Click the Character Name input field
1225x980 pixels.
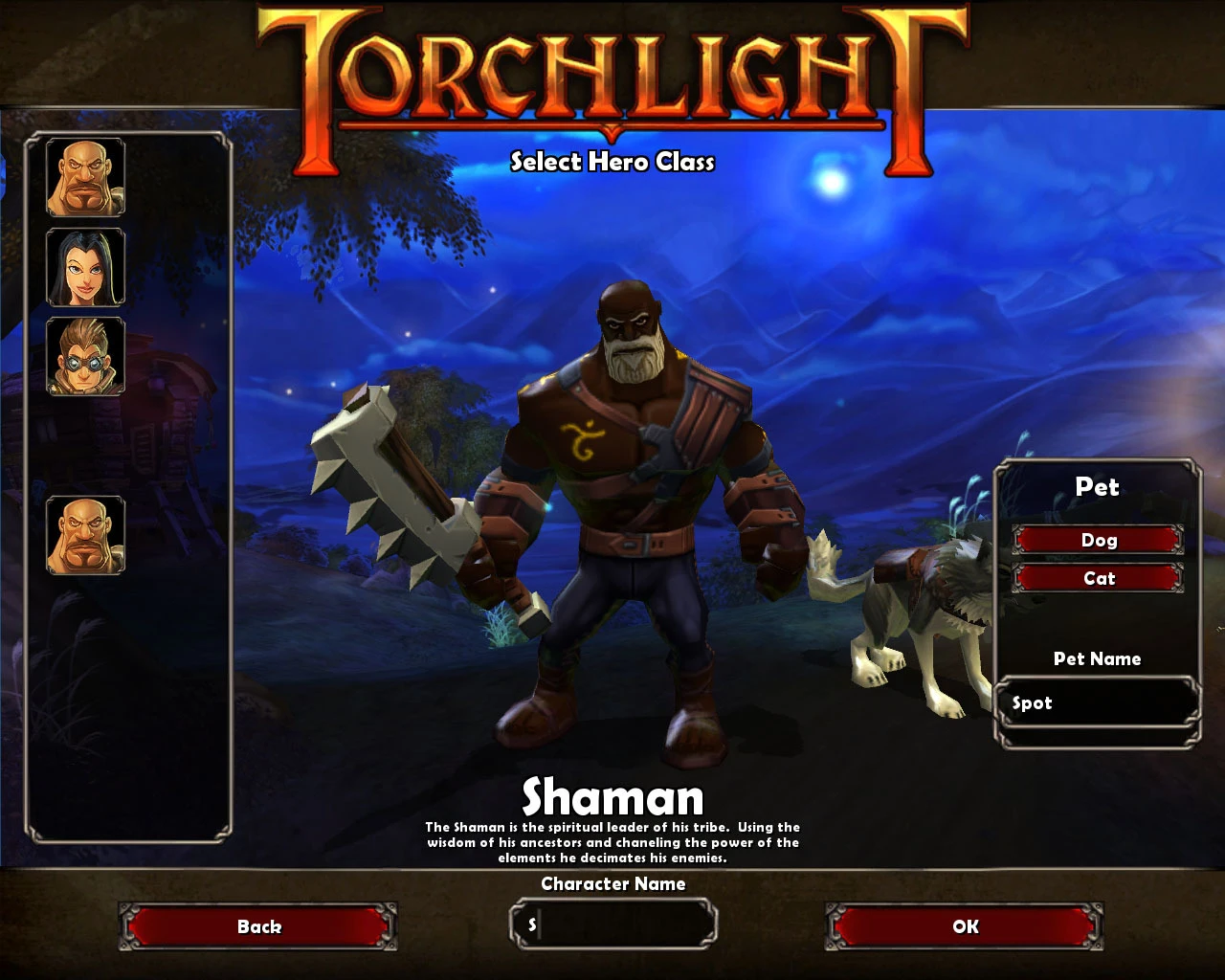pos(612,924)
